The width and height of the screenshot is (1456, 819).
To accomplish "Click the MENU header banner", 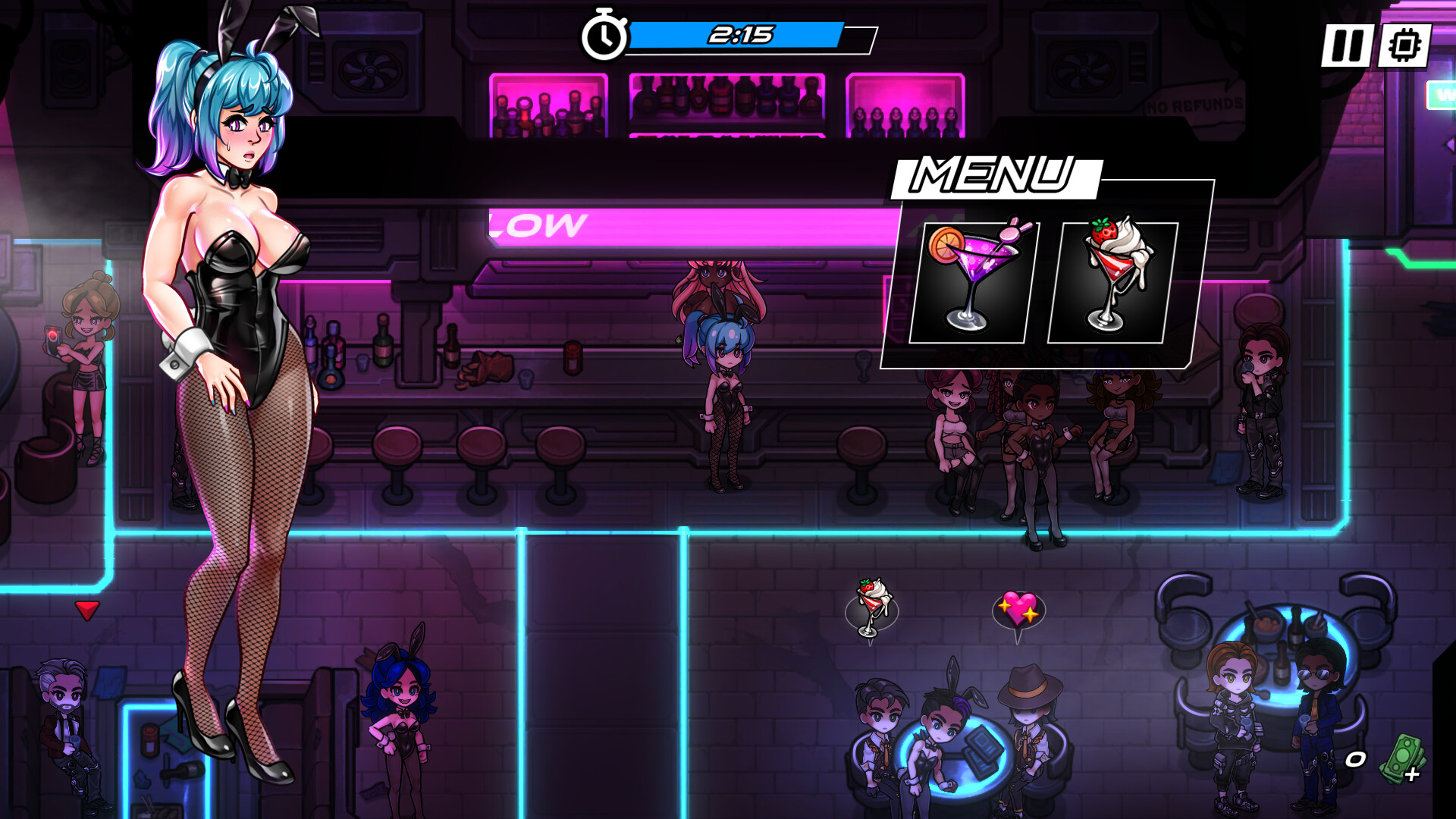I will pyautogui.click(x=996, y=174).
